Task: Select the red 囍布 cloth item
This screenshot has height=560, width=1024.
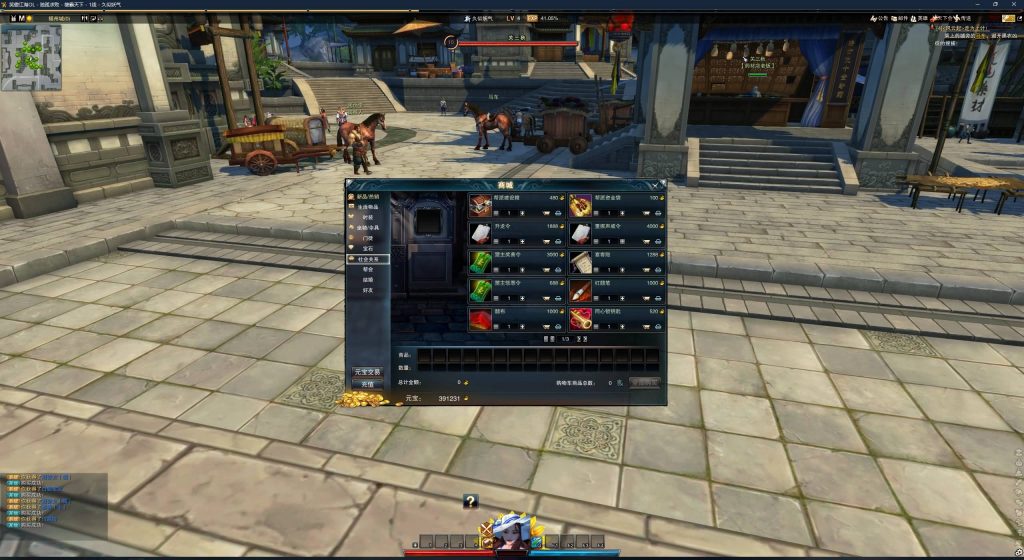Action: coord(481,320)
